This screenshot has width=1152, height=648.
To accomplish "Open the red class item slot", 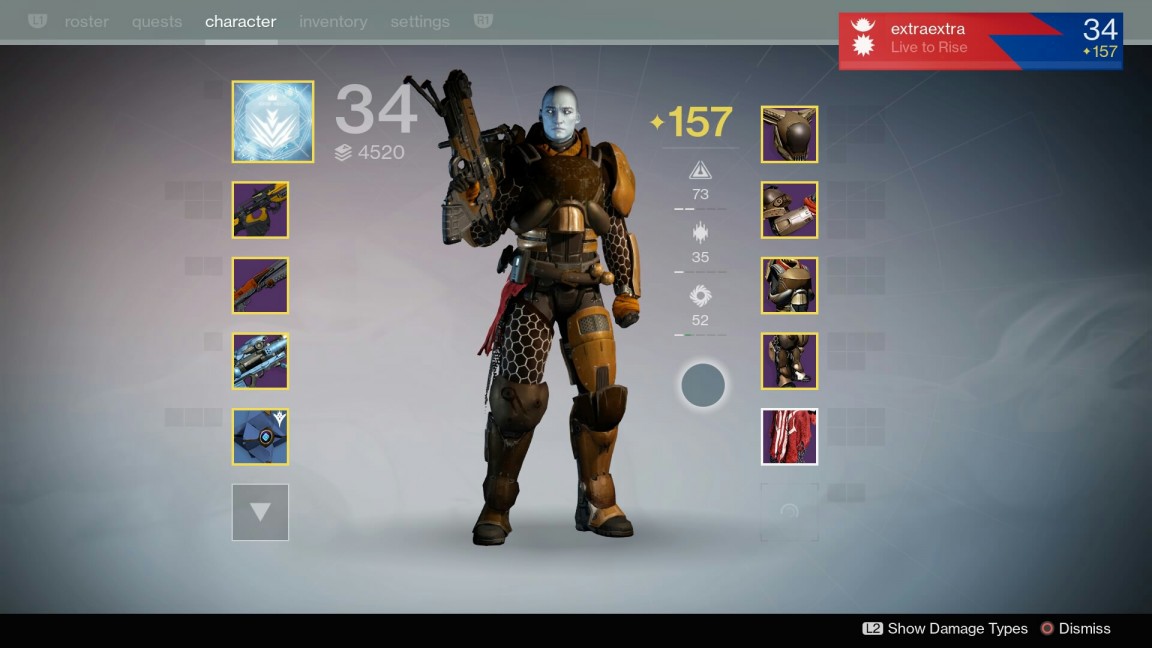I will pyautogui.click(x=789, y=437).
